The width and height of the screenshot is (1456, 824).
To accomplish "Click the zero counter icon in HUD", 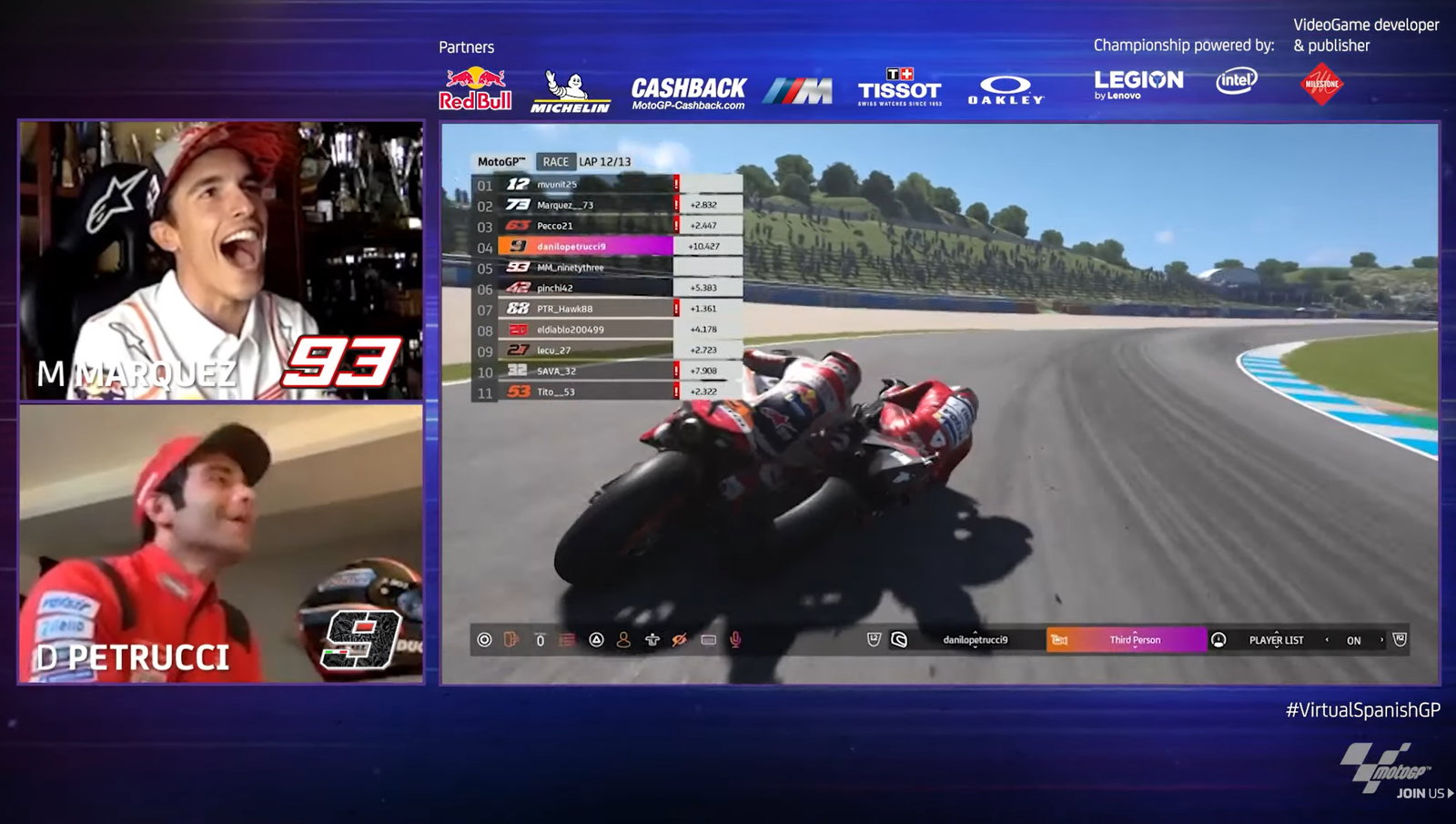I will (x=539, y=640).
